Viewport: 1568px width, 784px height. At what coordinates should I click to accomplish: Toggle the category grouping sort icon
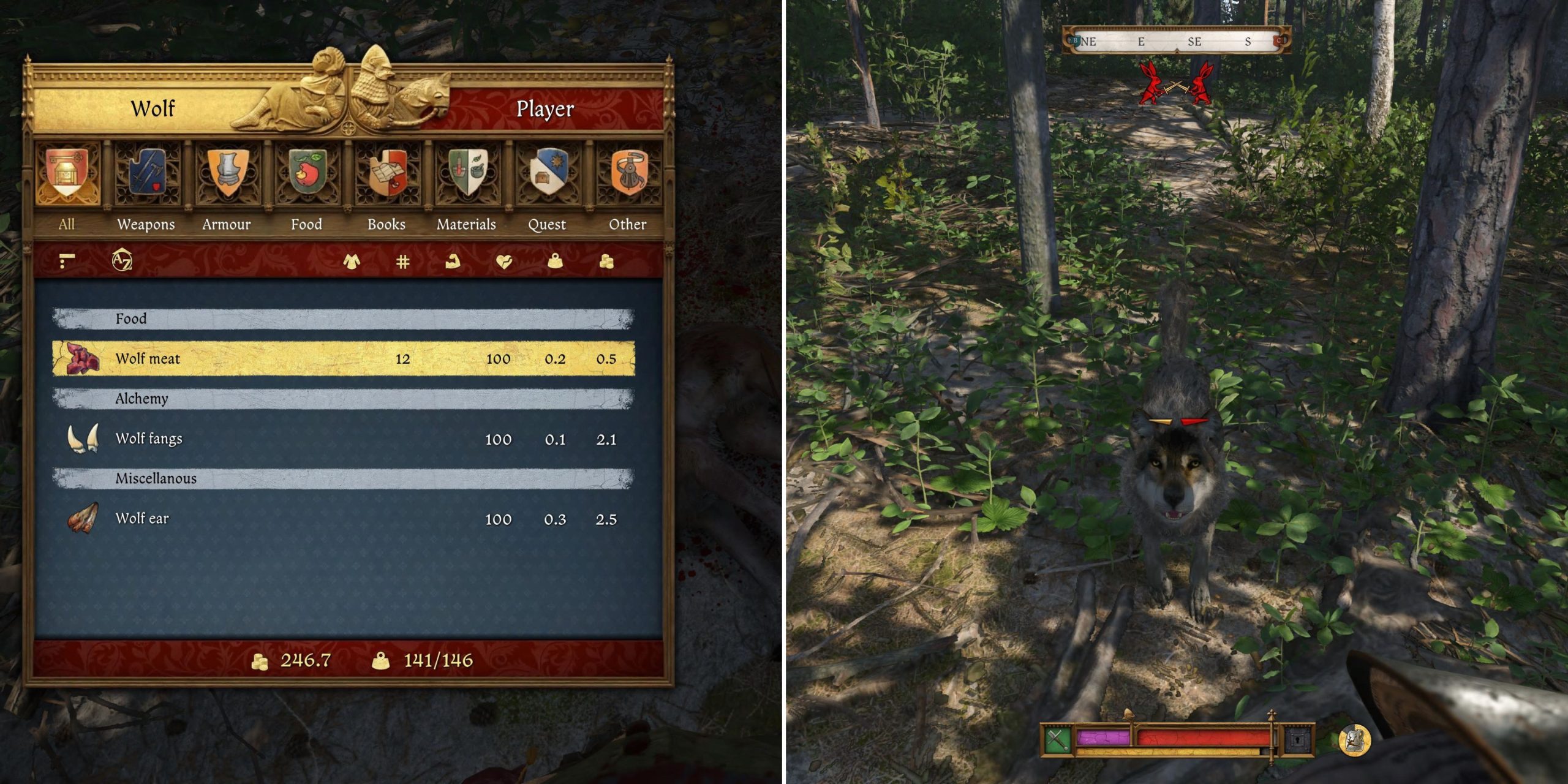(67, 262)
